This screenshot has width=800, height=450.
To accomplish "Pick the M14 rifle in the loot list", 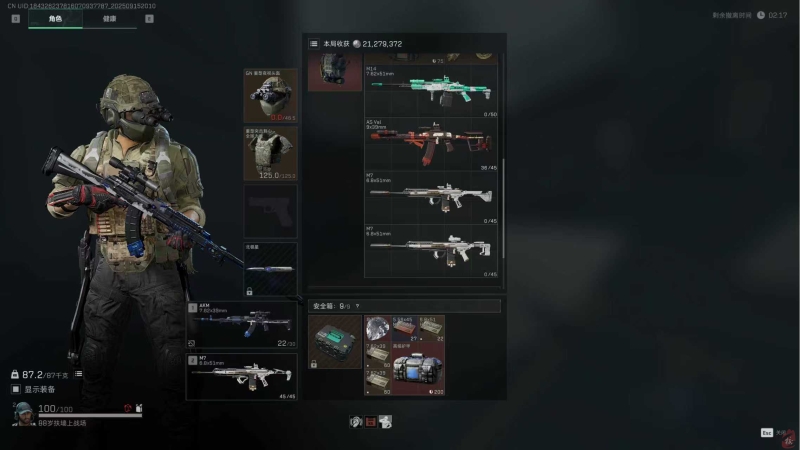I will [x=432, y=90].
